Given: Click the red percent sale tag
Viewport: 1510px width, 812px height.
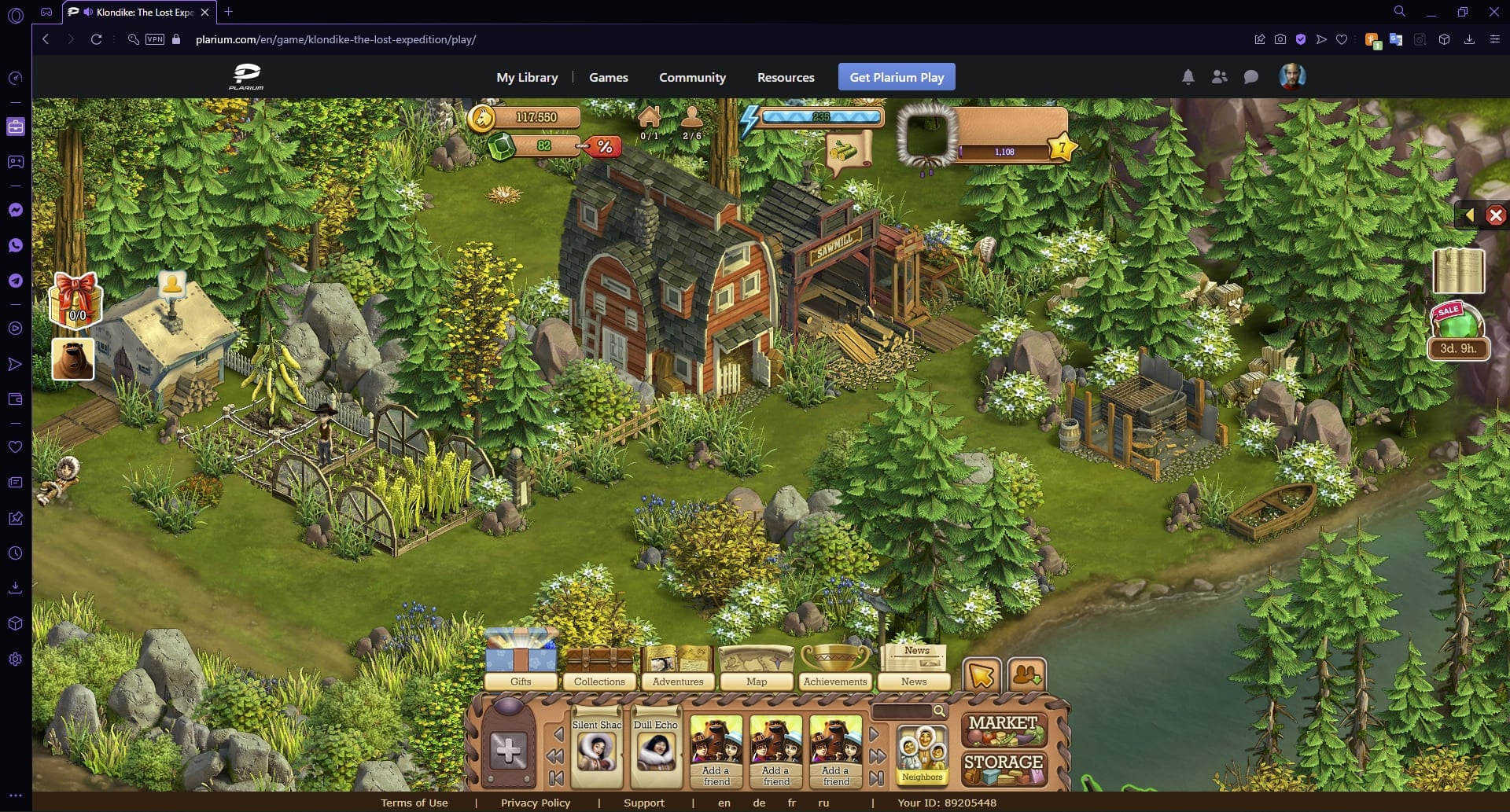Looking at the screenshot, I should tap(603, 146).
